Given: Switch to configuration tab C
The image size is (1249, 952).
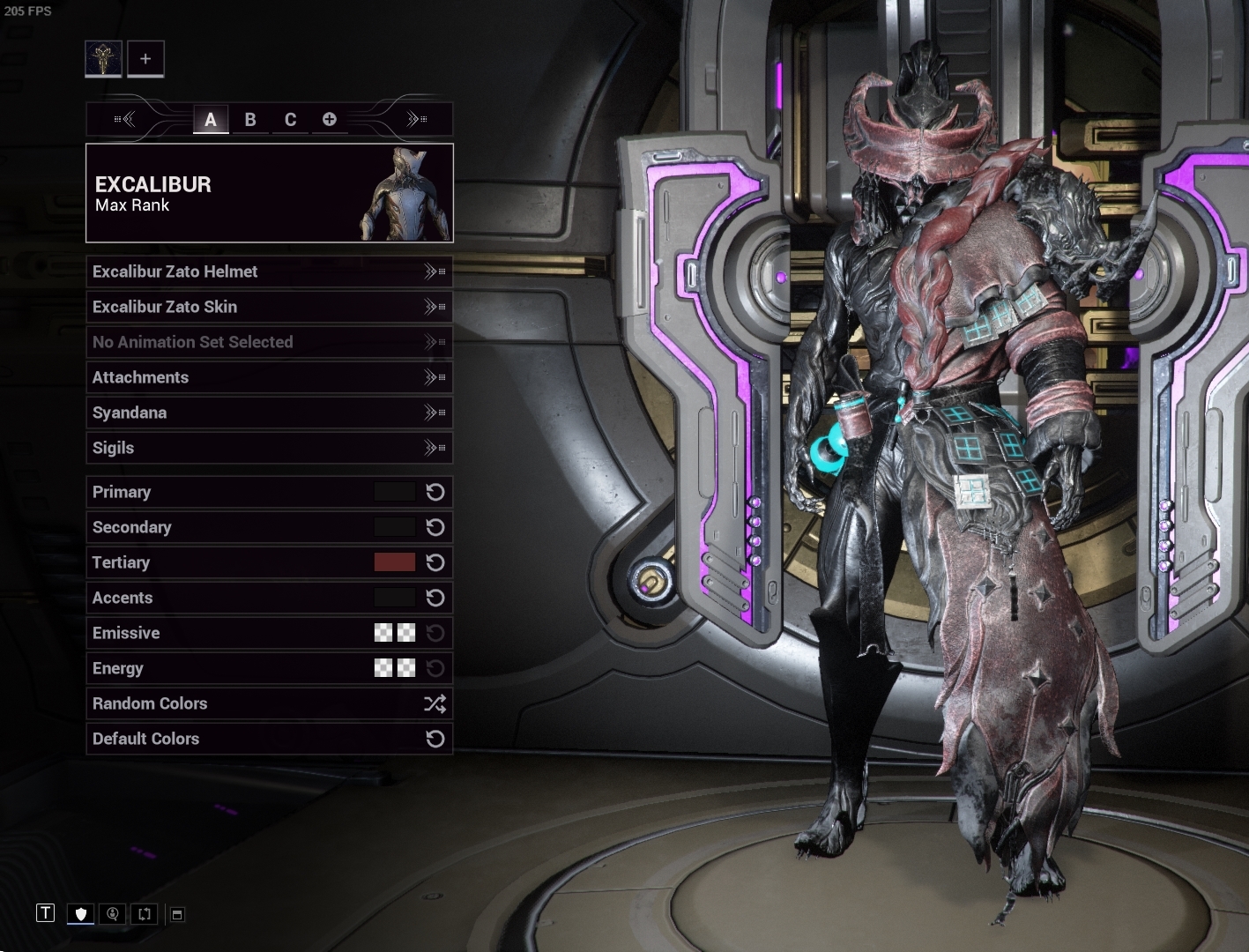Looking at the screenshot, I should [x=290, y=119].
